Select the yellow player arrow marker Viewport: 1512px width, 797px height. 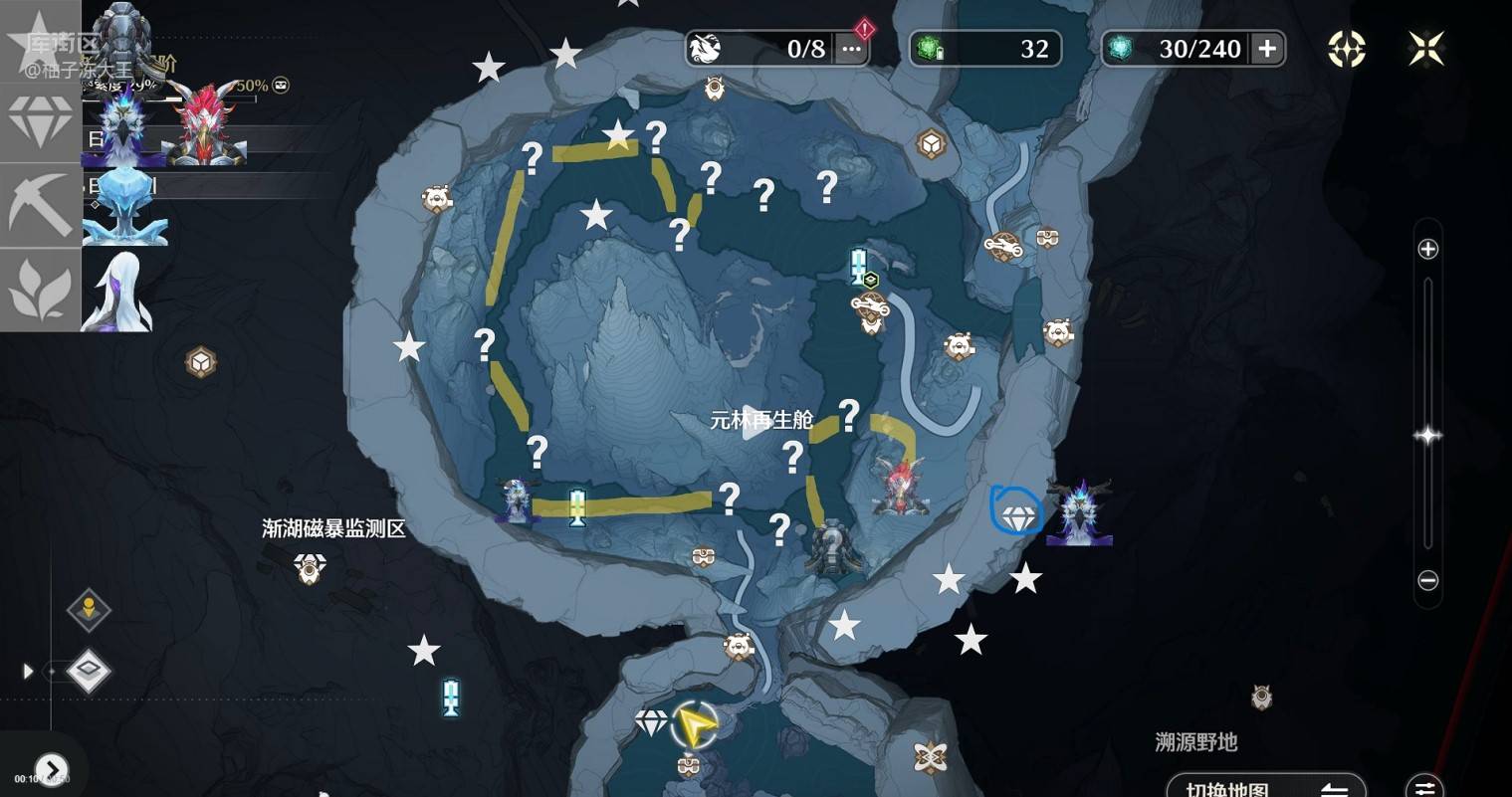[695, 725]
